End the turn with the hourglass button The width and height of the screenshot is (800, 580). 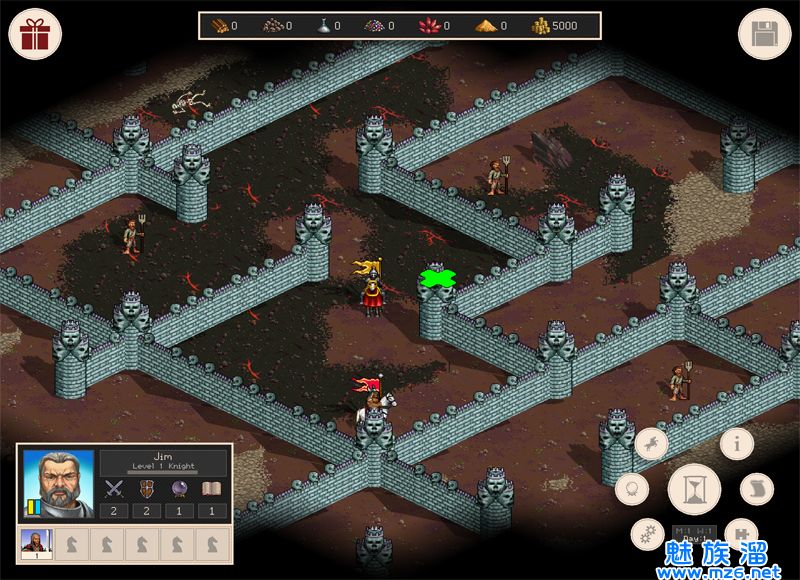pos(694,489)
